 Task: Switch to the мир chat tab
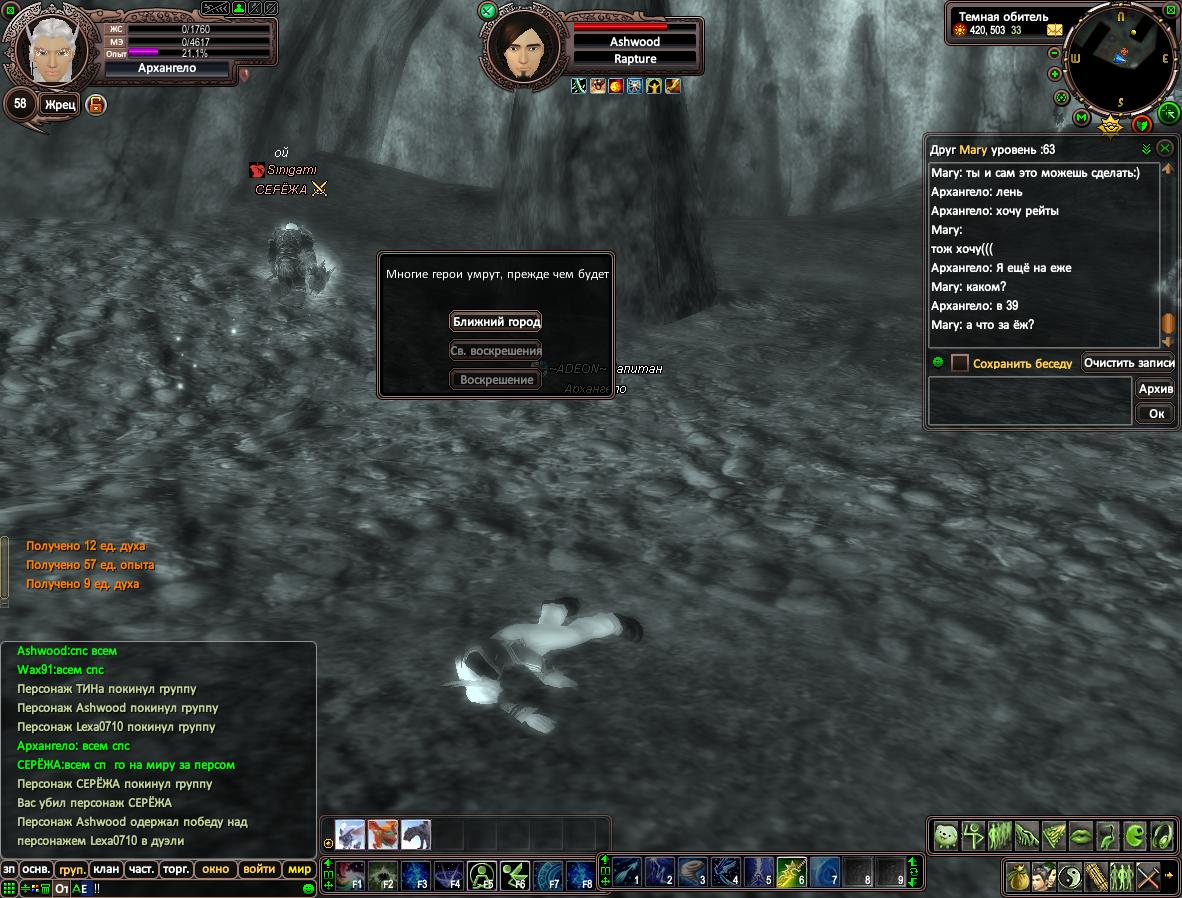click(x=299, y=869)
